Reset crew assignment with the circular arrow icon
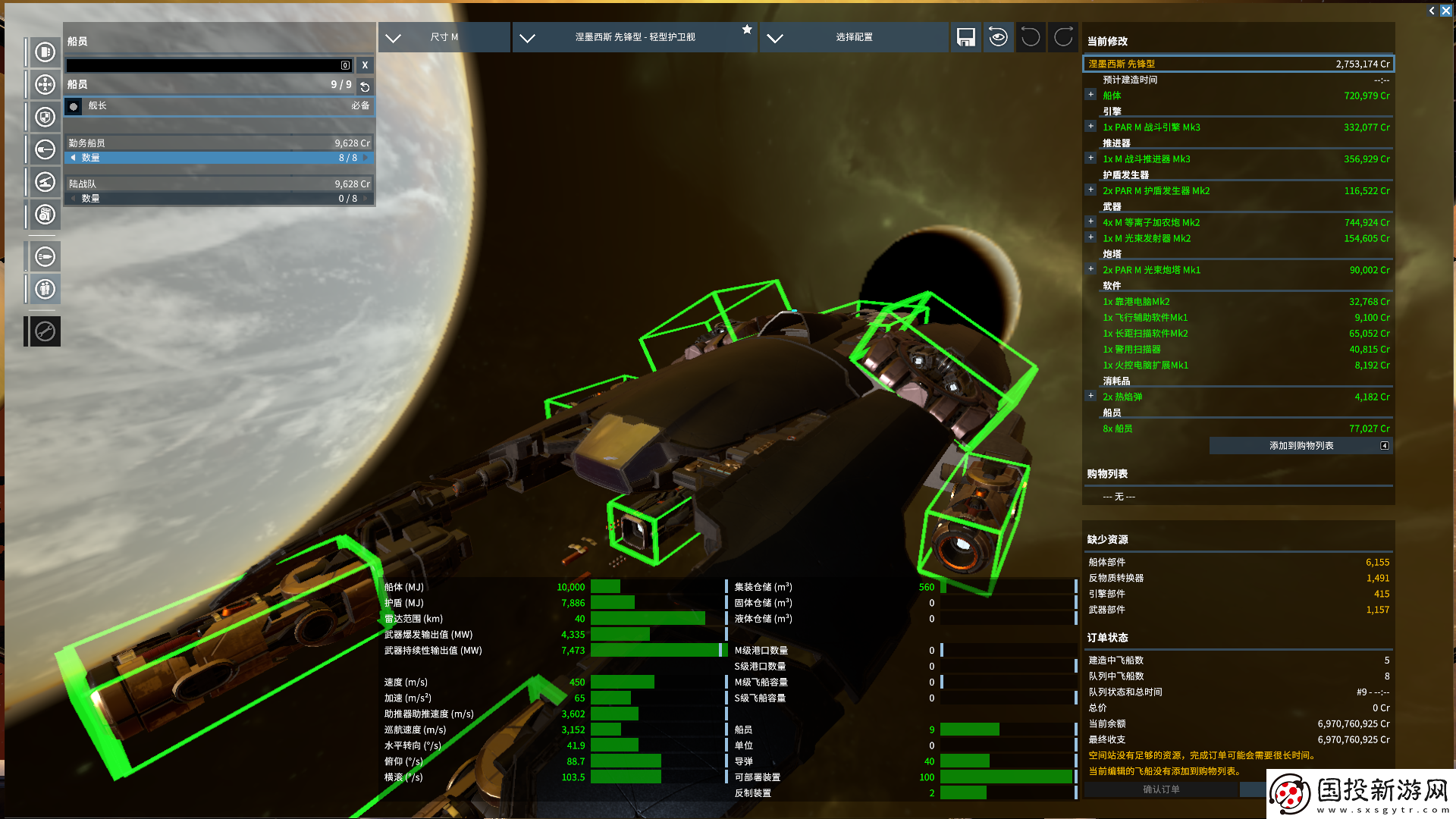Screen dimensions: 1456x819 click(365, 86)
